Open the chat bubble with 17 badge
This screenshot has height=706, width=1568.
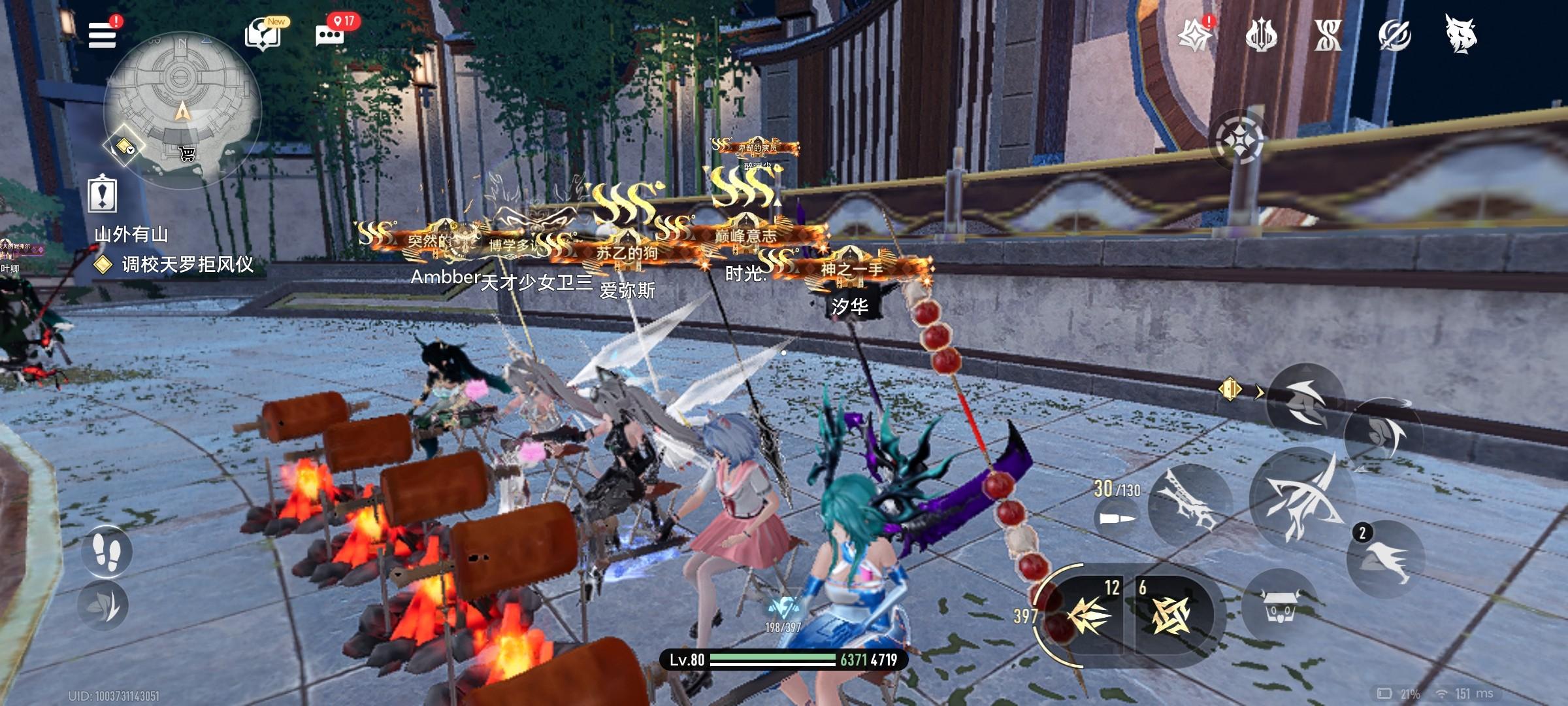point(330,34)
